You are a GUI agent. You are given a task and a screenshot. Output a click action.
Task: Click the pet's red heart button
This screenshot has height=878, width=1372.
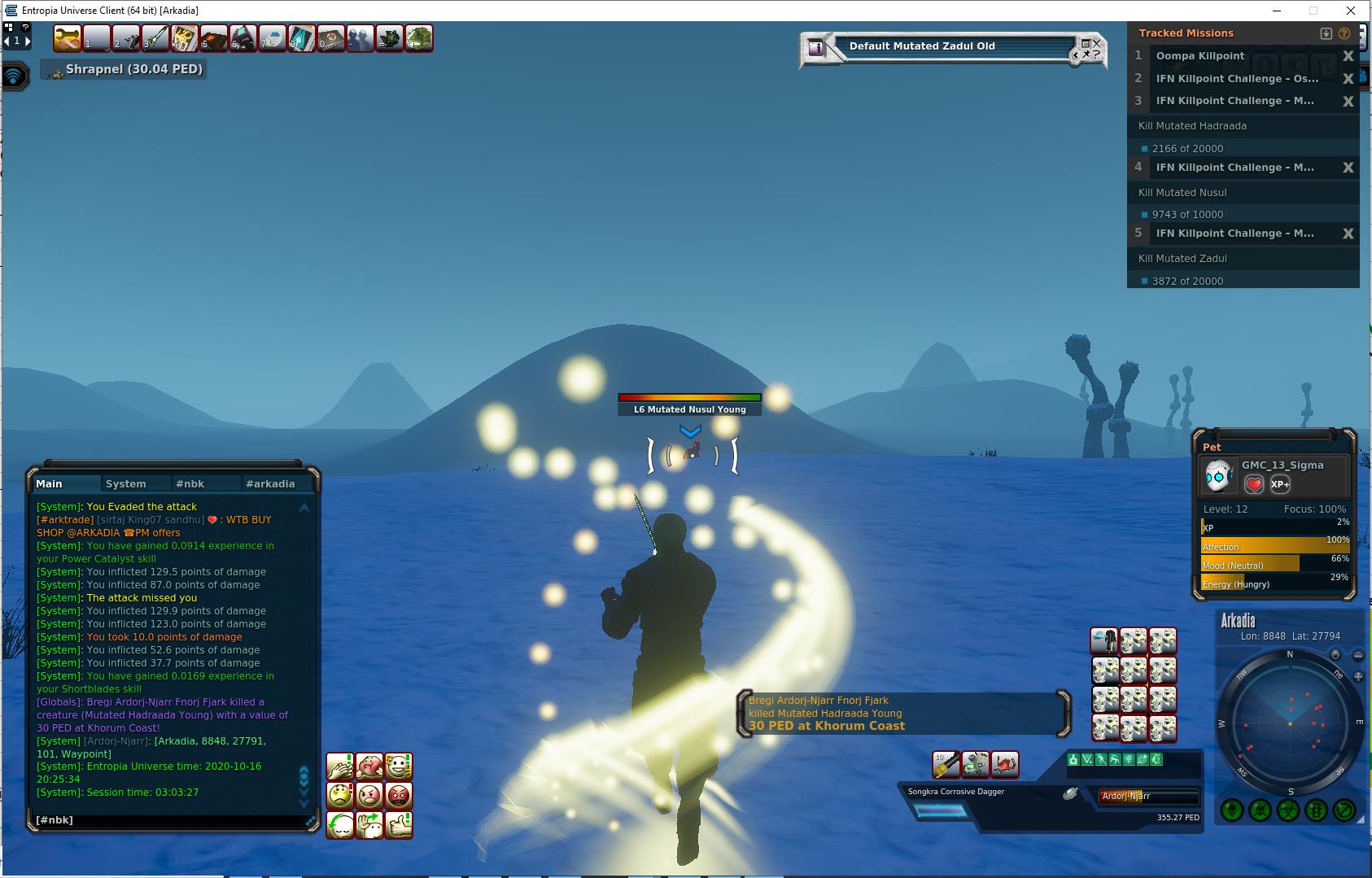point(1254,484)
